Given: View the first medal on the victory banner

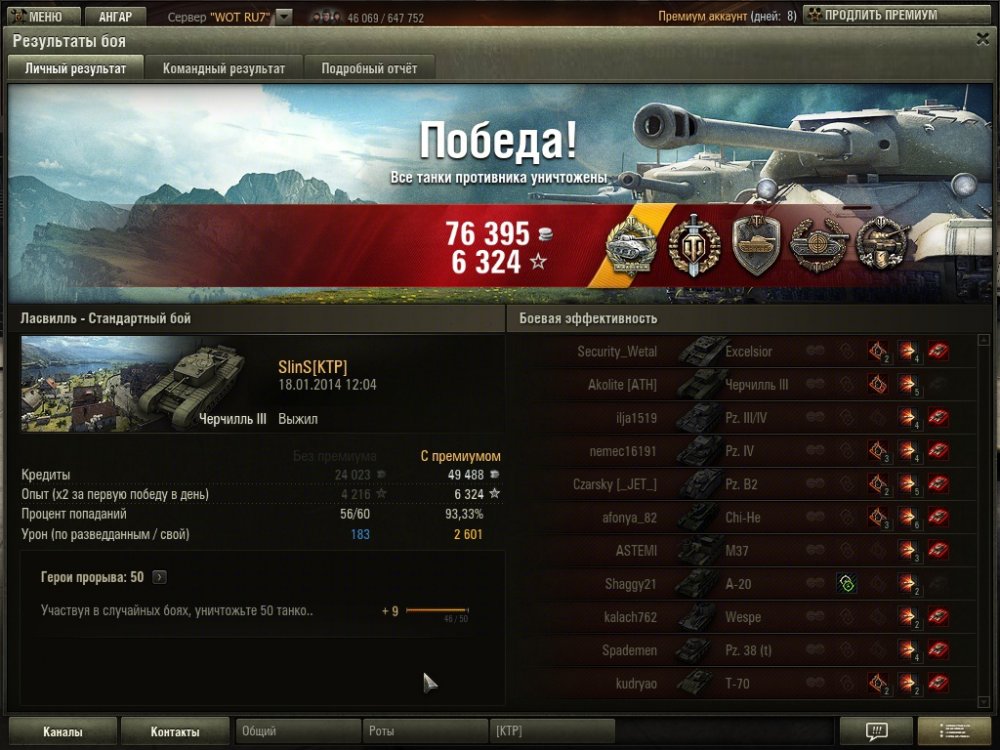Looking at the screenshot, I should 633,245.
